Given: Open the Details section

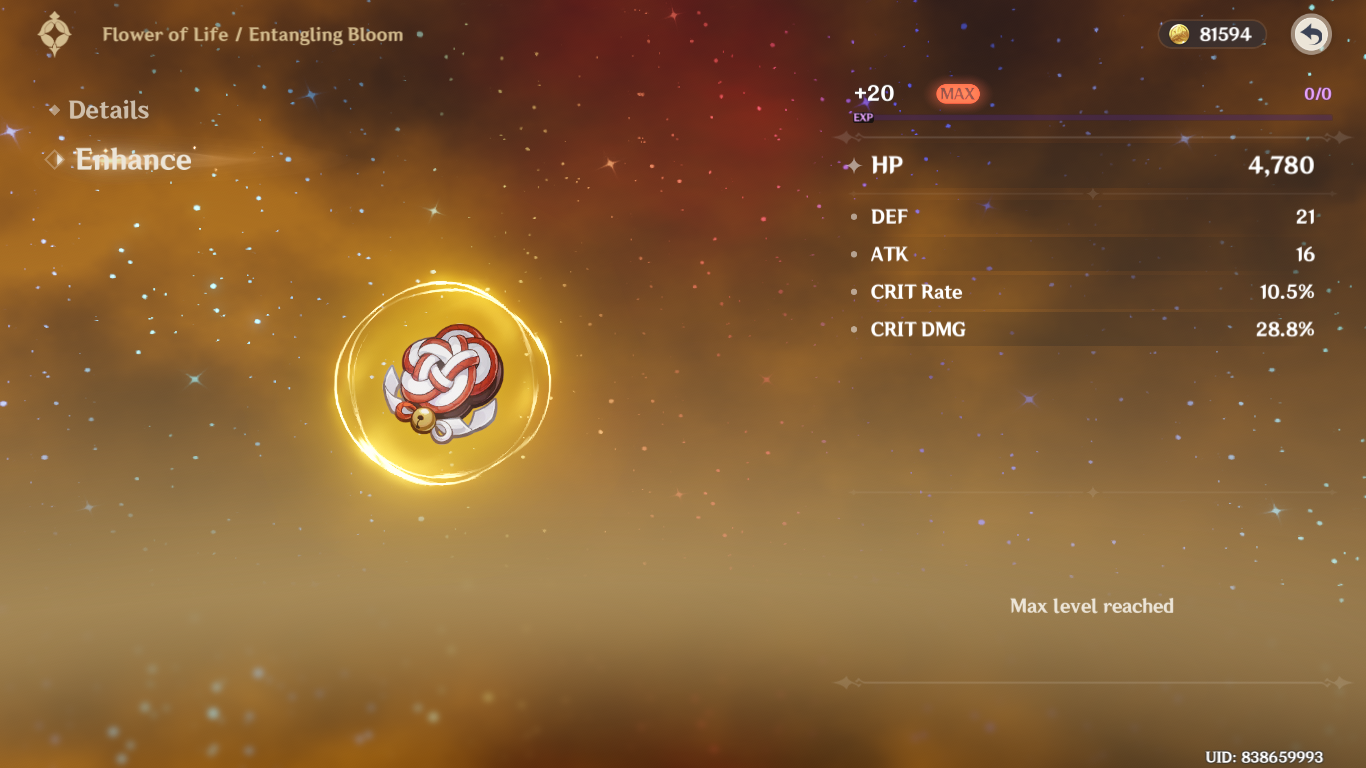Looking at the screenshot, I should pyautogui.click(x=108, y=110).
